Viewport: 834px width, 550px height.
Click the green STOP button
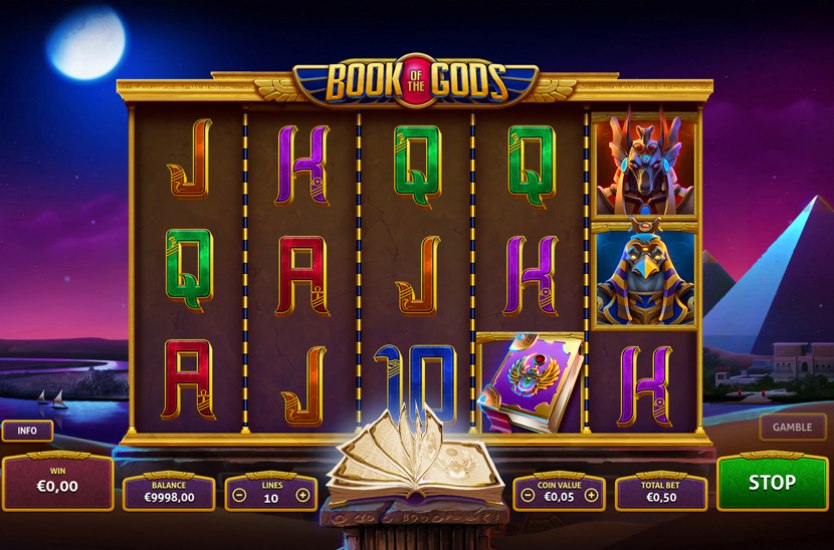771,482
